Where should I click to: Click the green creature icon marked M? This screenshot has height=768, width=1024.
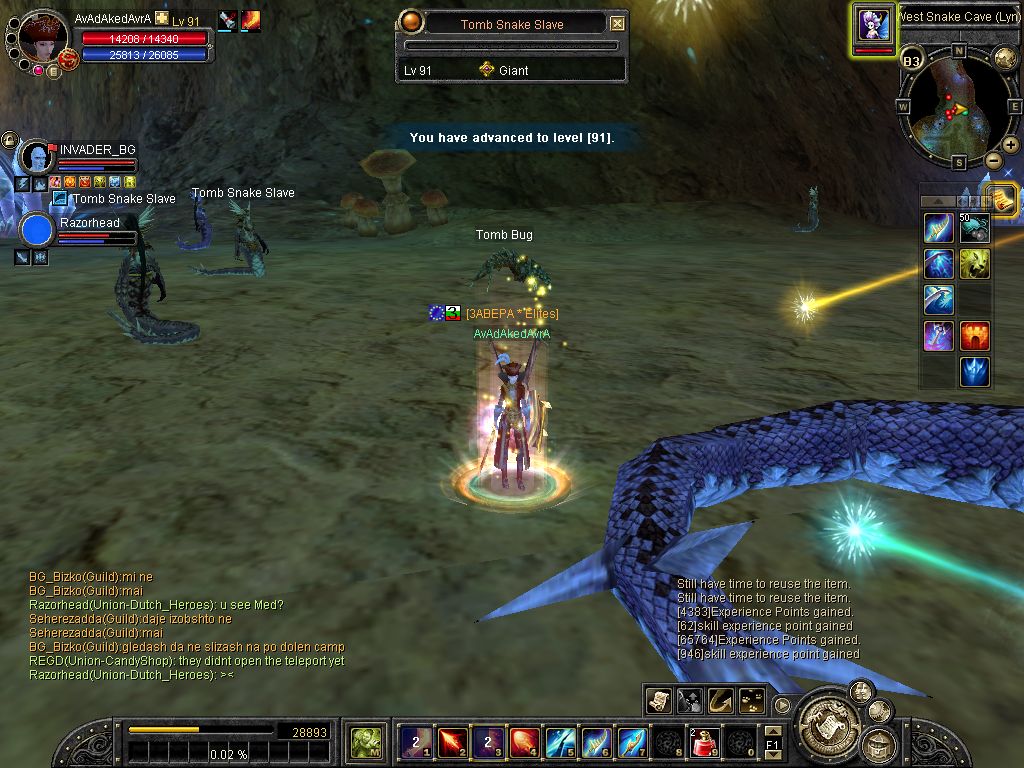(366, 742)
